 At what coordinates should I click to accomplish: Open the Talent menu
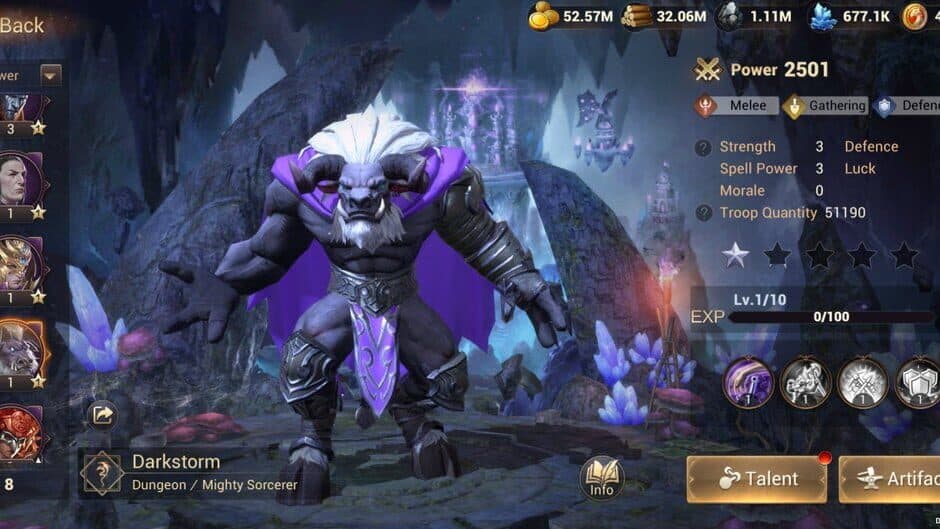pos(757,479)
